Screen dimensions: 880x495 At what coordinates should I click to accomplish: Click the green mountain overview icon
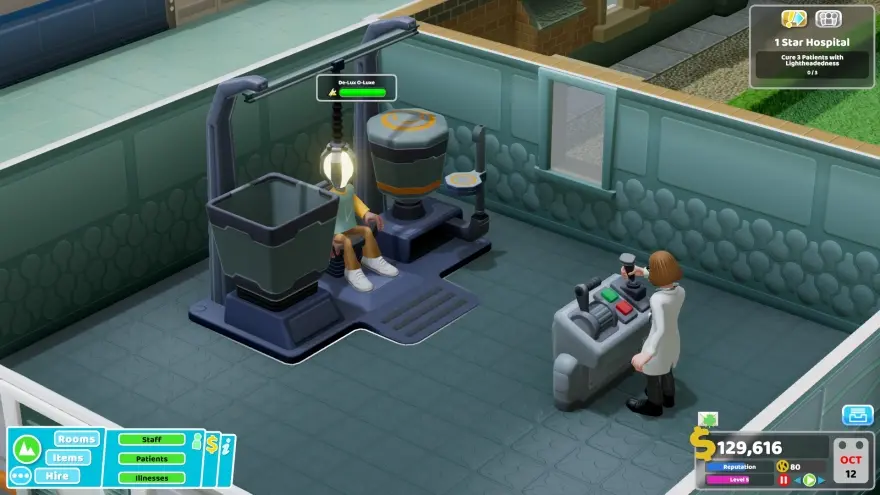pyautogui.click(x=29, y=449)
